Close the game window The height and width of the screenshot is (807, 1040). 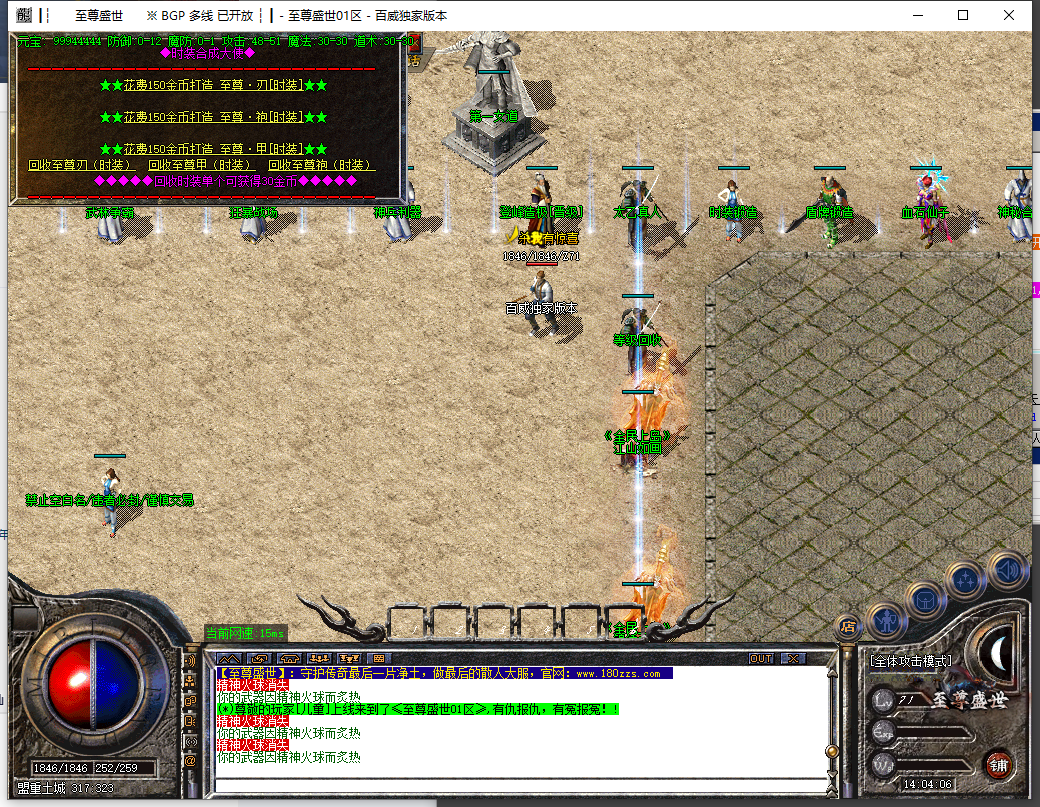click(1009, 15)
